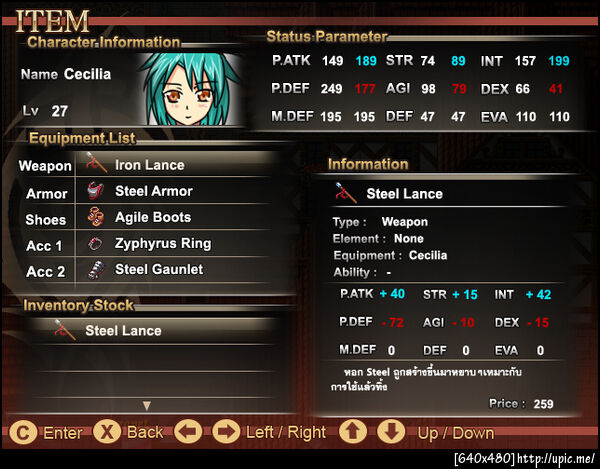The image size is (600, 469).
Task: Select the Steel Gaunlet accessory slot
Action: point(158,269)
